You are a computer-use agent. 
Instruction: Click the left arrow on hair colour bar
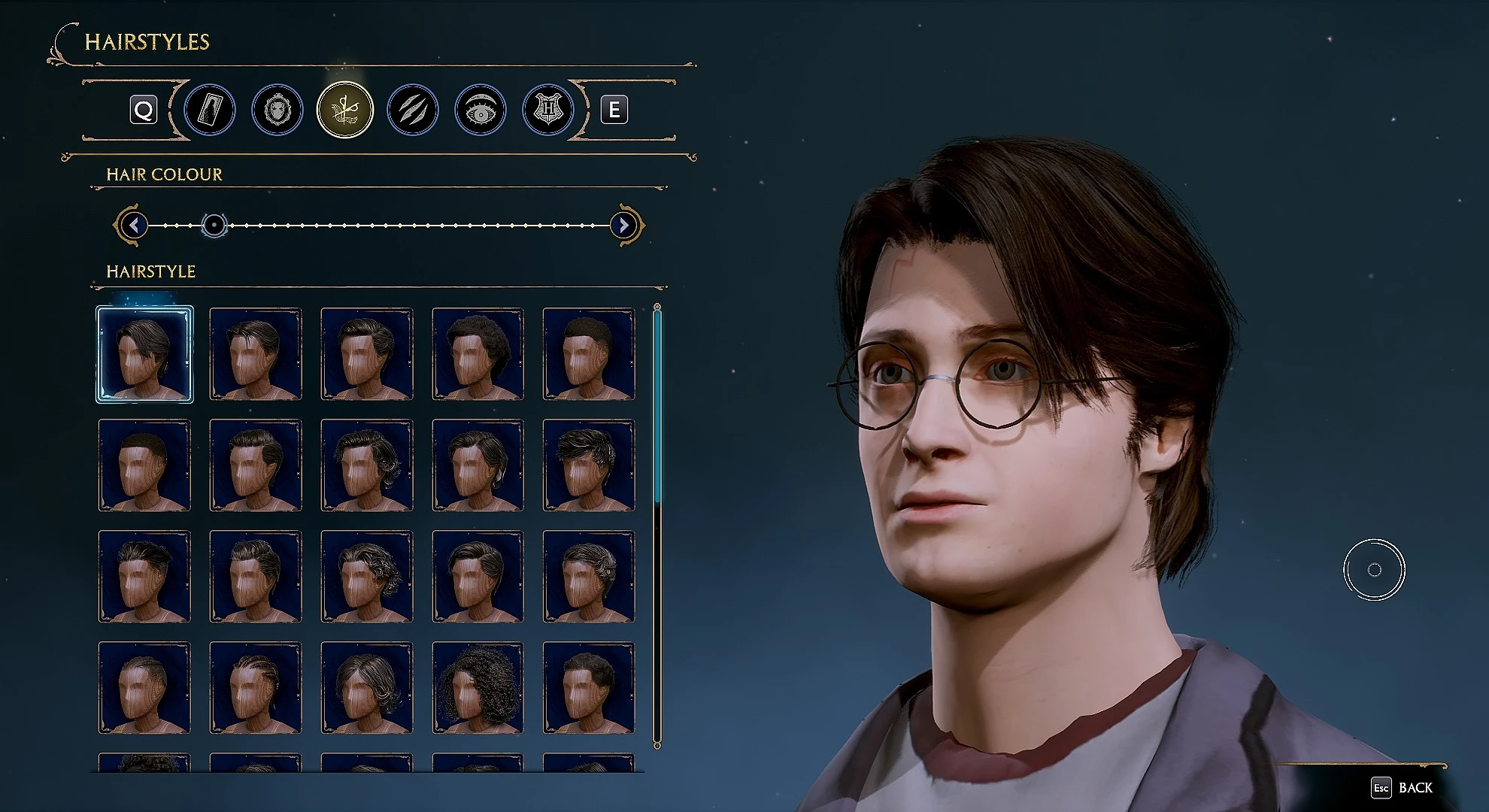(135, 224)
